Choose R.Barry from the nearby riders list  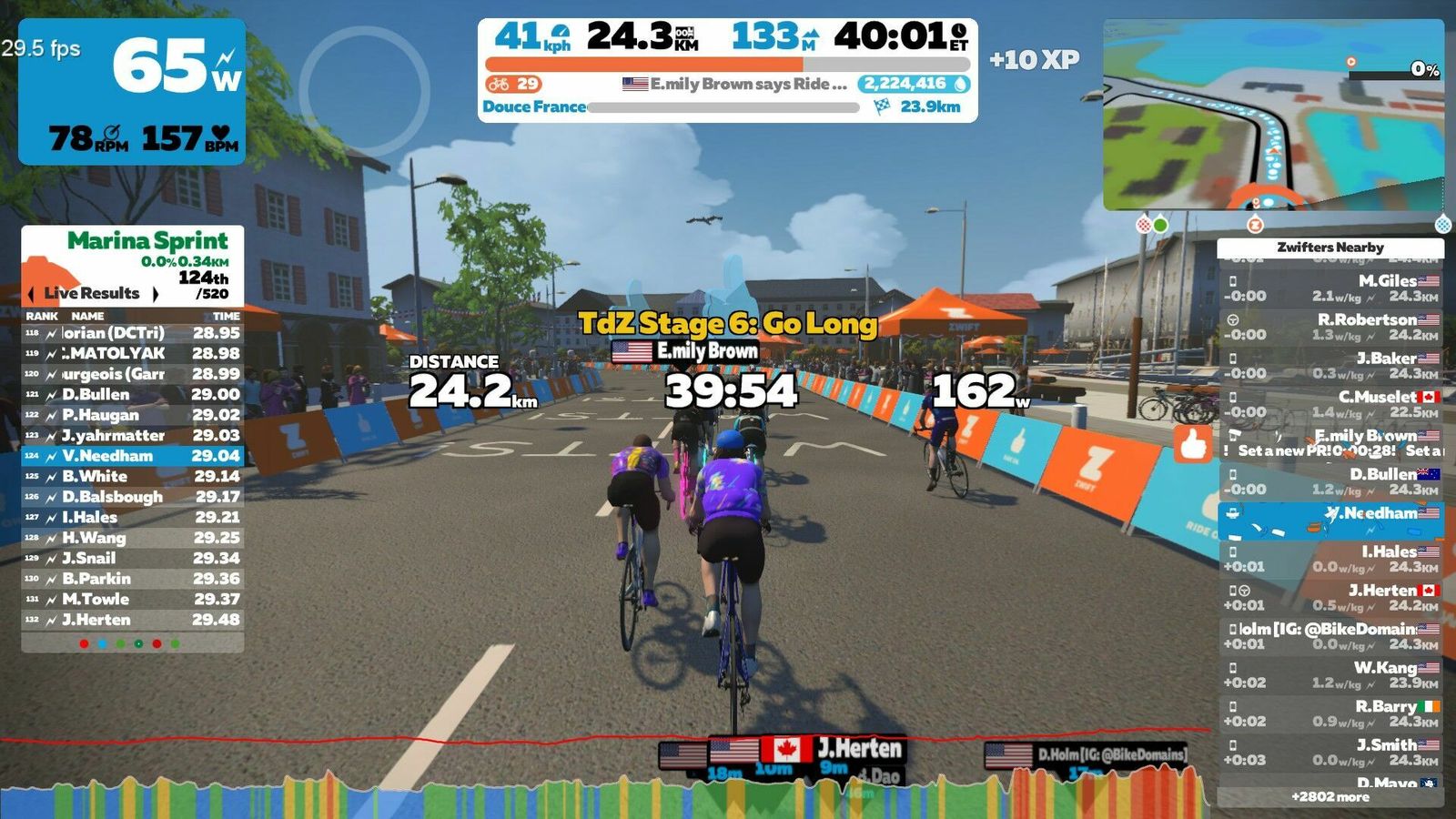pos(1330,714)
